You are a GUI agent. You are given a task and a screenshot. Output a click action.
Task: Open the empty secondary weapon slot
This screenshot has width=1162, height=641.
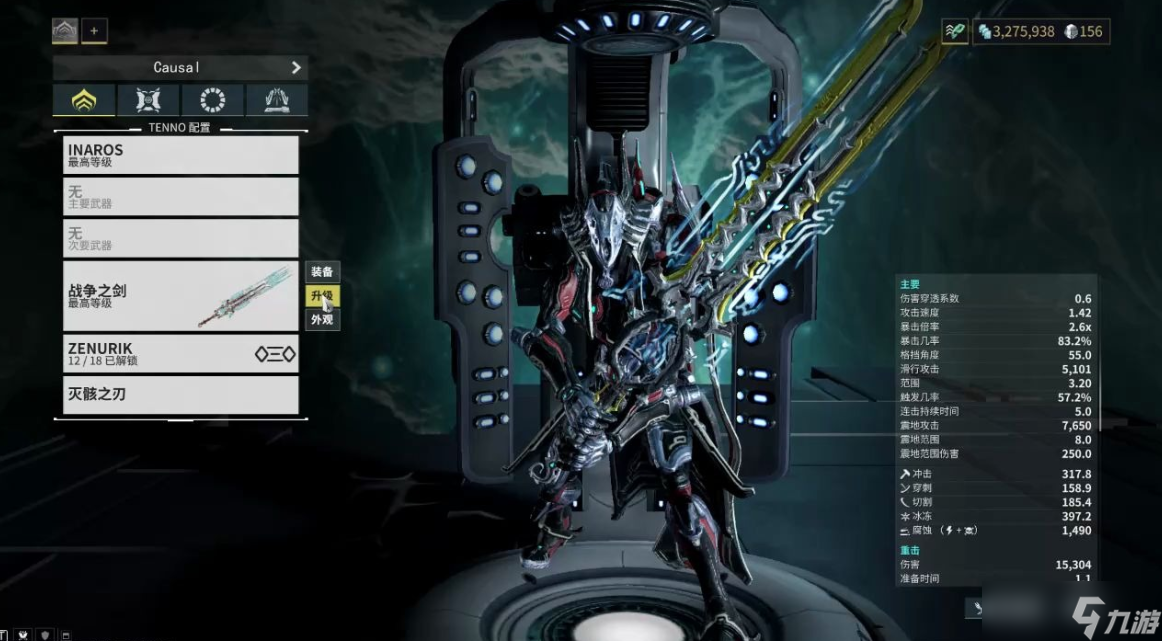tap(180, 238)
